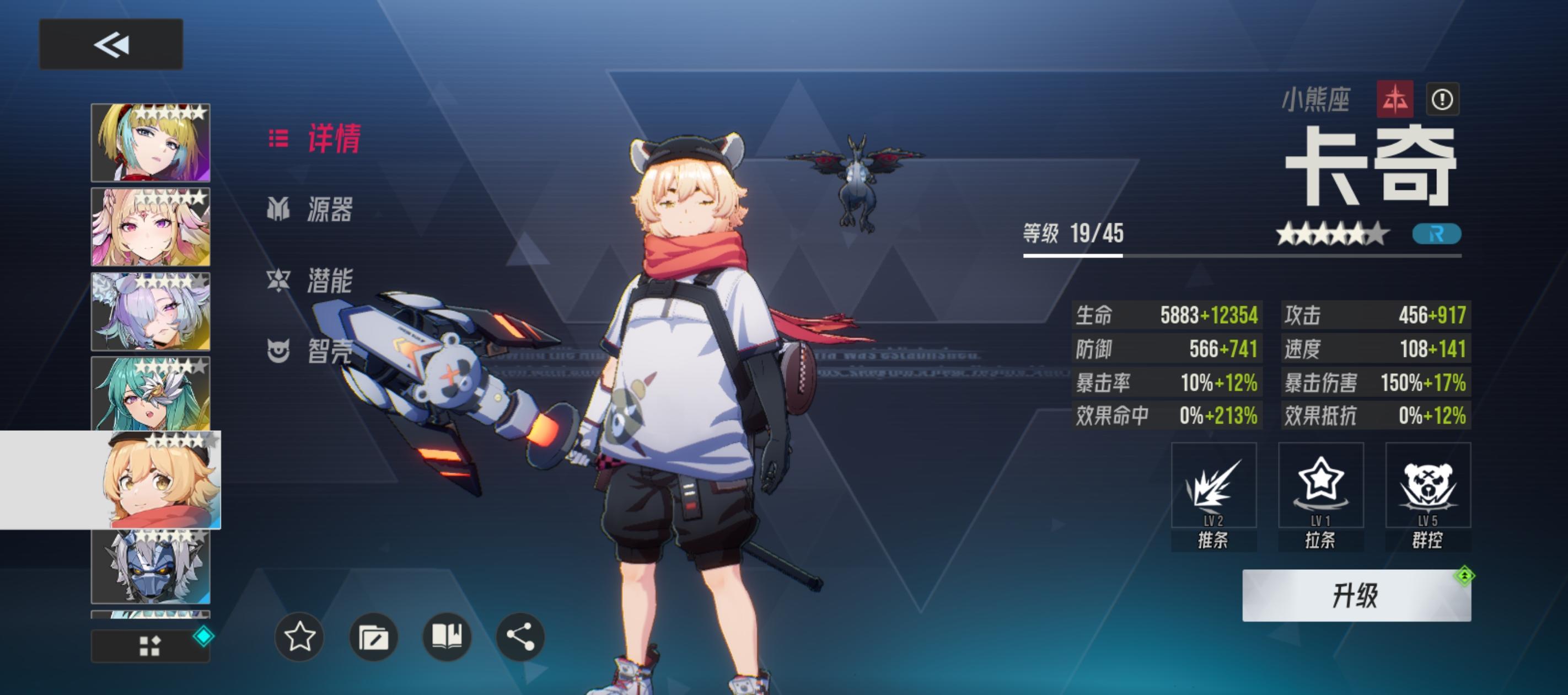Open the character grid filter button
The image size is (1568, 695).
[x=151, y=646]
